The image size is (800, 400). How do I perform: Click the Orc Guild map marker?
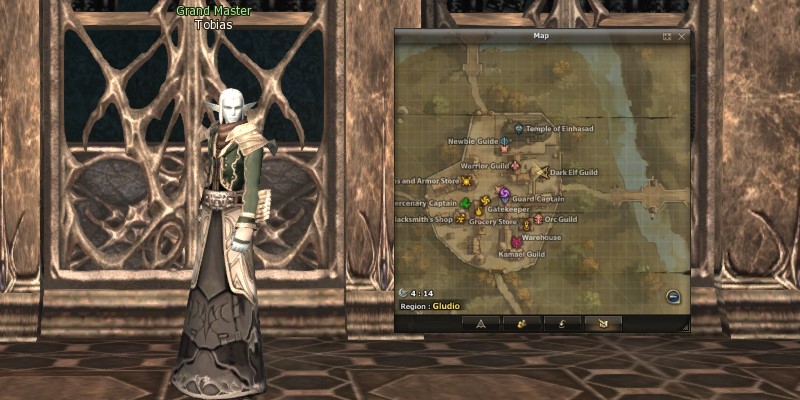(537, 219)
